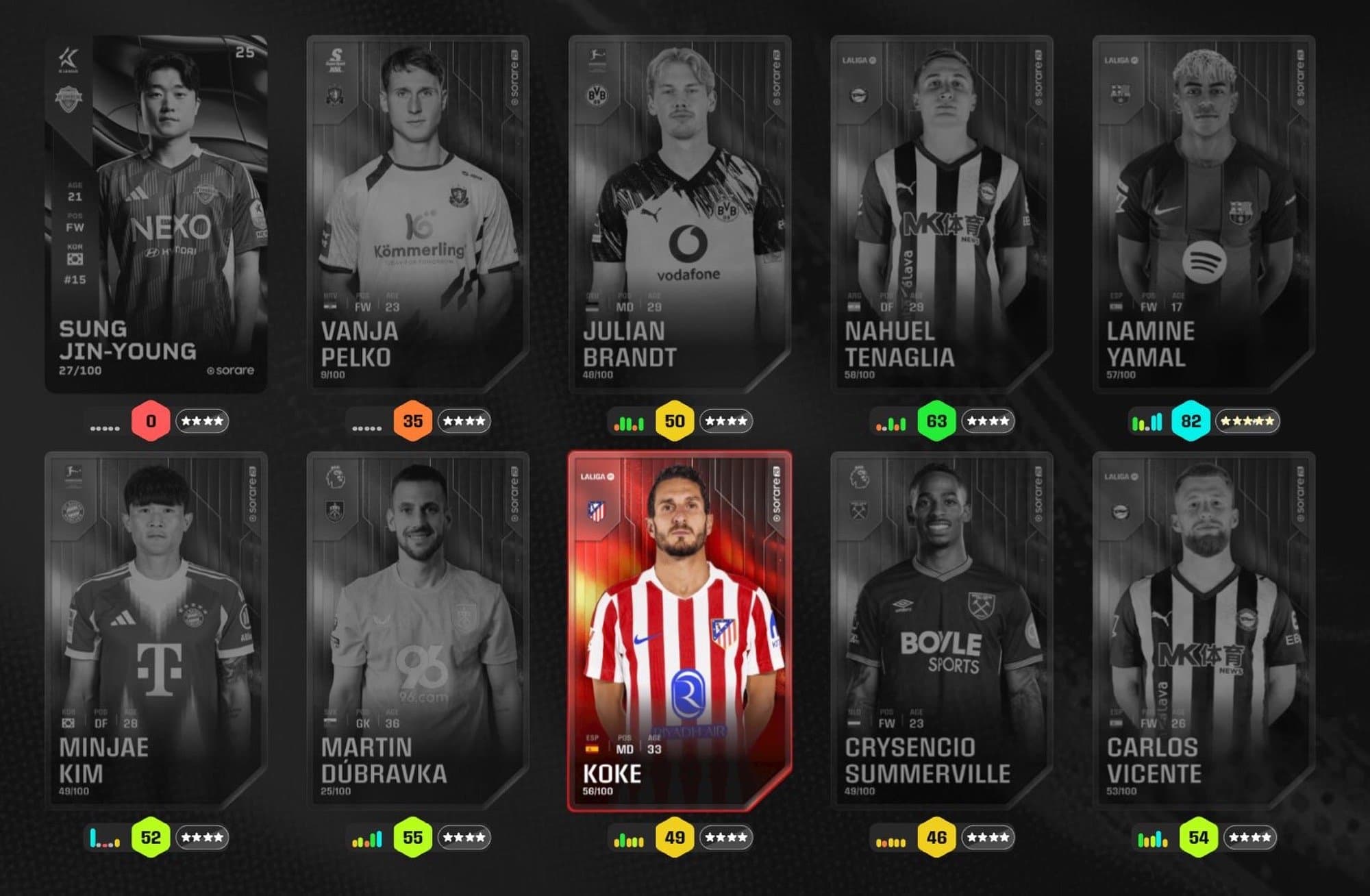1370x896 pixels.
Task: Click the star rating under Lamine Yamal
Action: (1247, 421)
